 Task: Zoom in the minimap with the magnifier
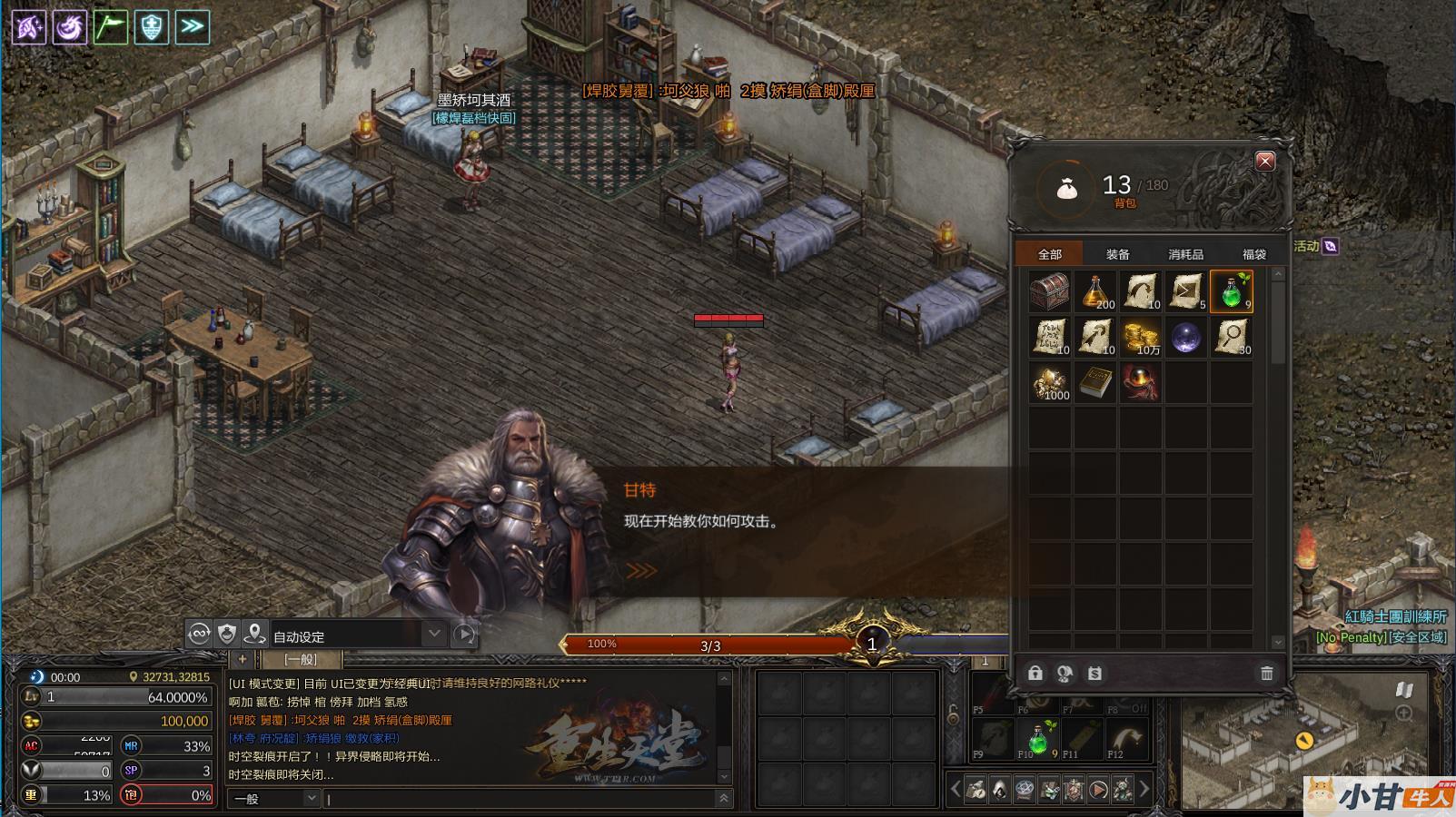pyautogui.click(x=1404, y=714)
